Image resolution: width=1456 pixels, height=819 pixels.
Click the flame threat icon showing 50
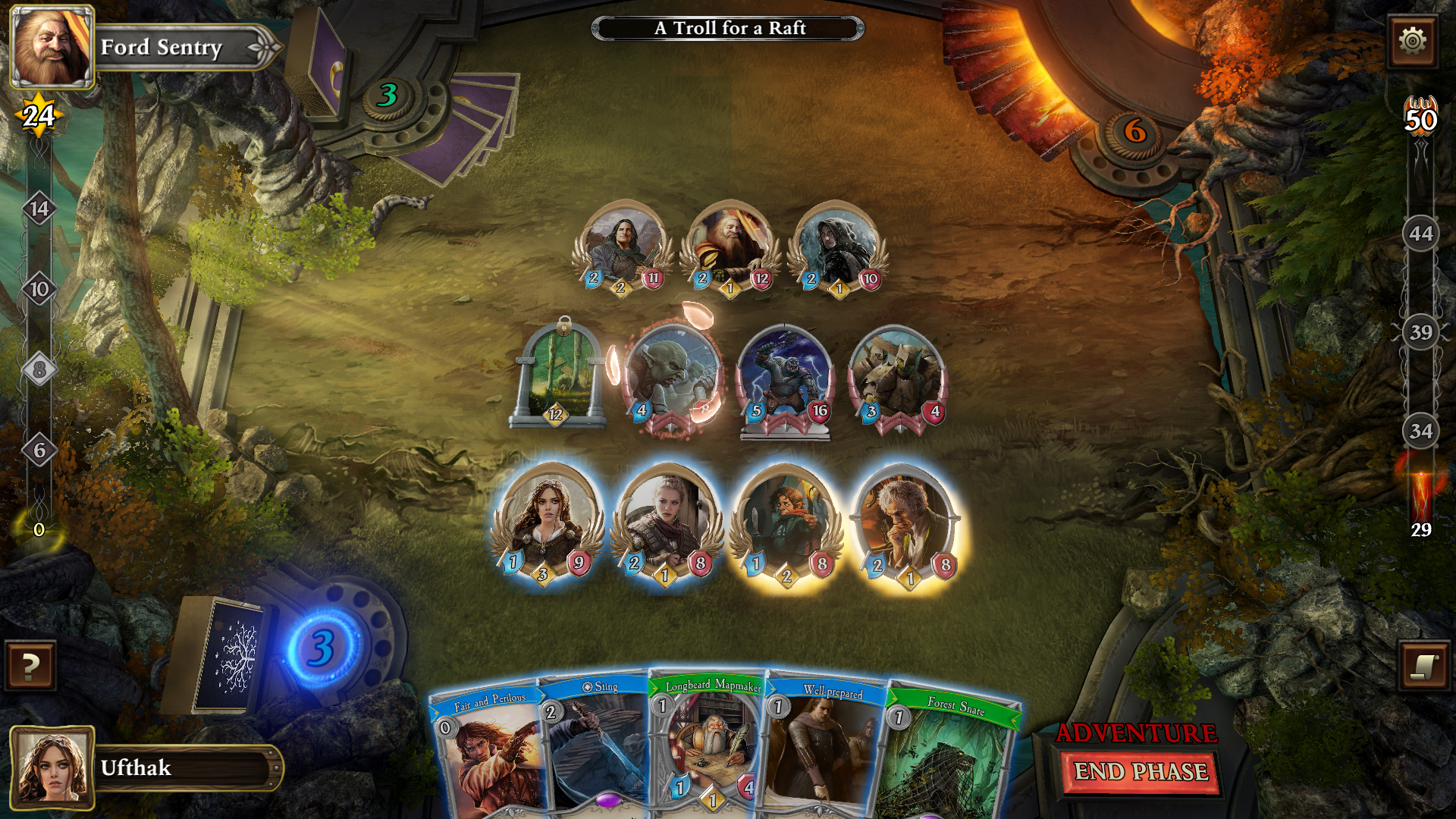tap(1421, 115)
